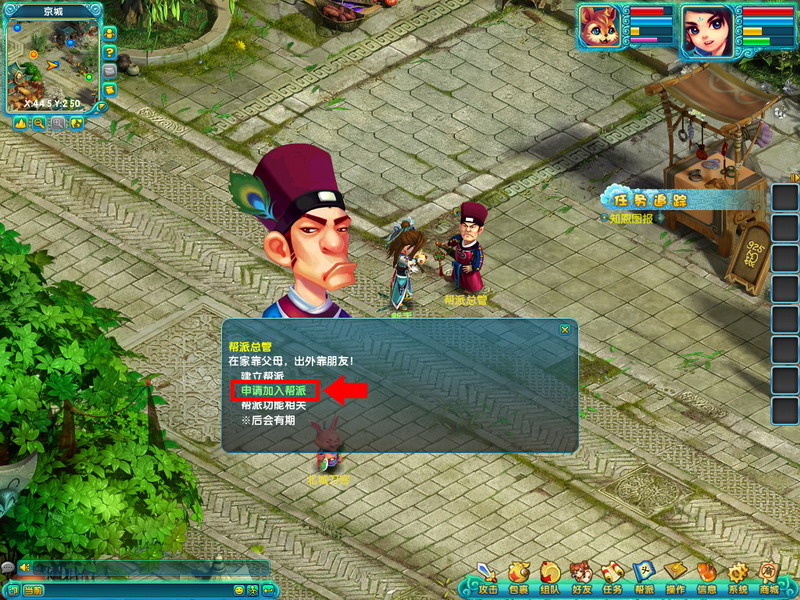Open the 任务 quest scroll

click(612, 577)
